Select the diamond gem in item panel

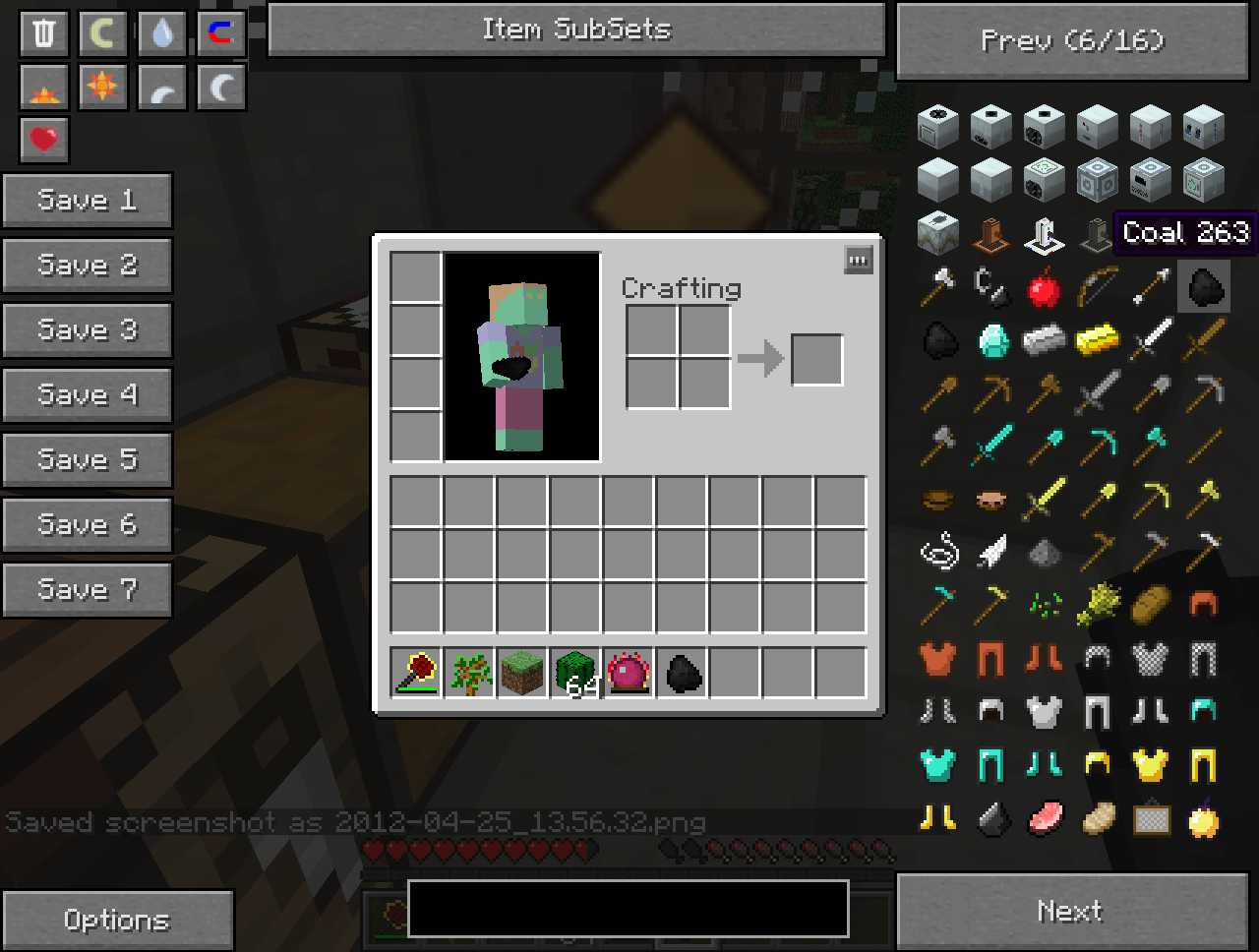992,341
